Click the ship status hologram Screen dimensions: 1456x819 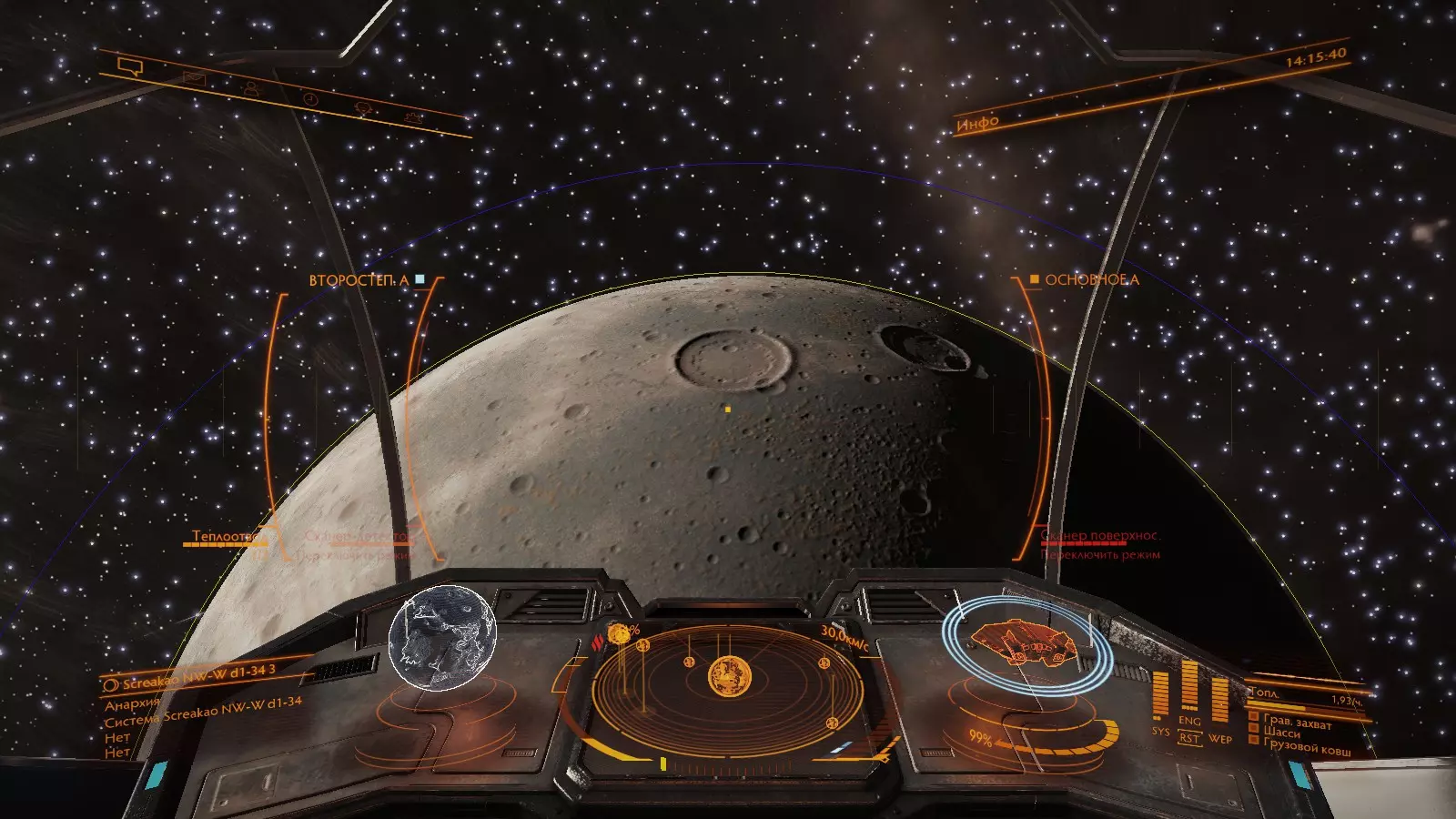coord(1025,643)
